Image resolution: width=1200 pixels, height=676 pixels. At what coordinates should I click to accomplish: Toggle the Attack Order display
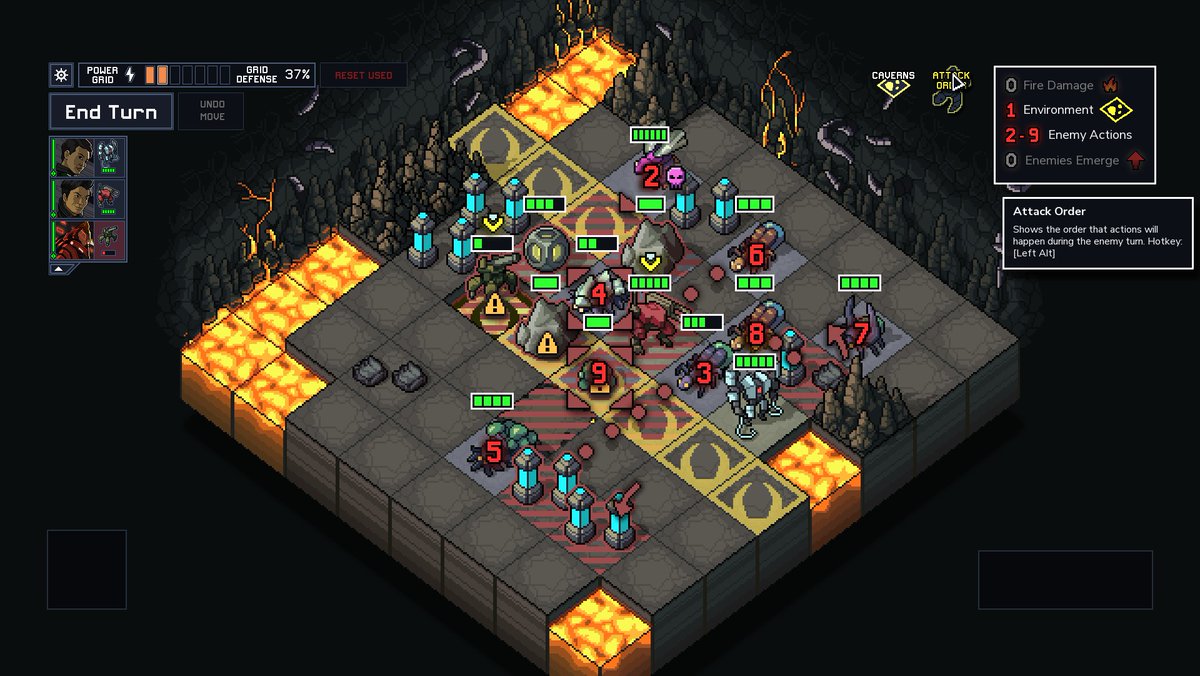pyautogui.click(x=951, y=82)
